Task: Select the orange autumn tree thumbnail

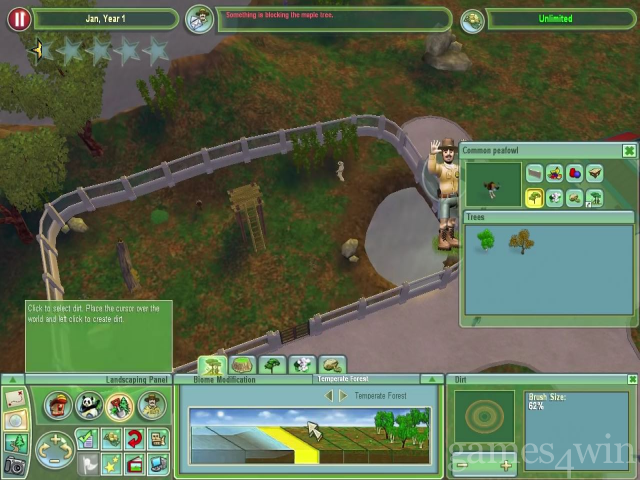Action: tap(520, 241)
